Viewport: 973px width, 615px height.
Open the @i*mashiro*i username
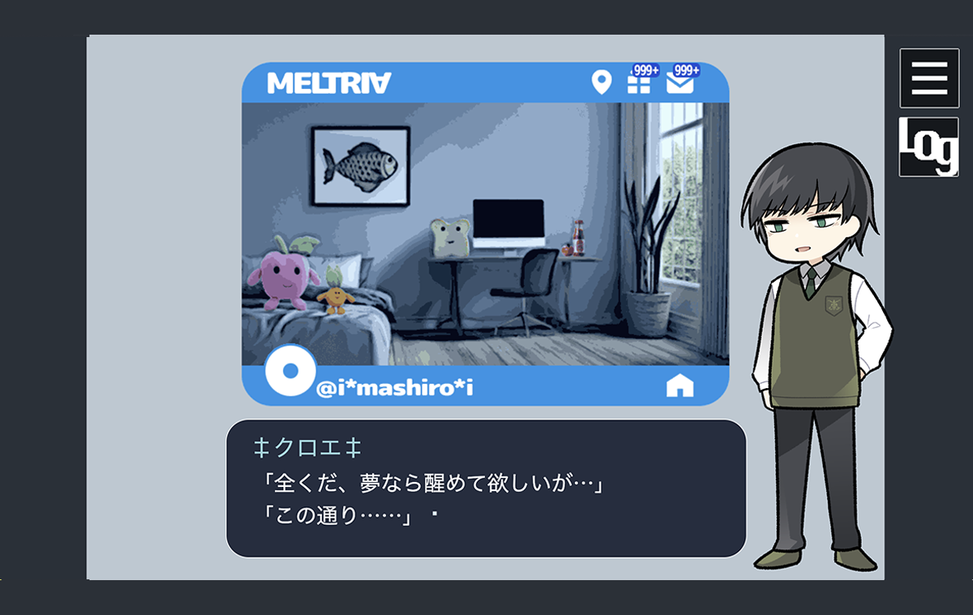[395, 388]
